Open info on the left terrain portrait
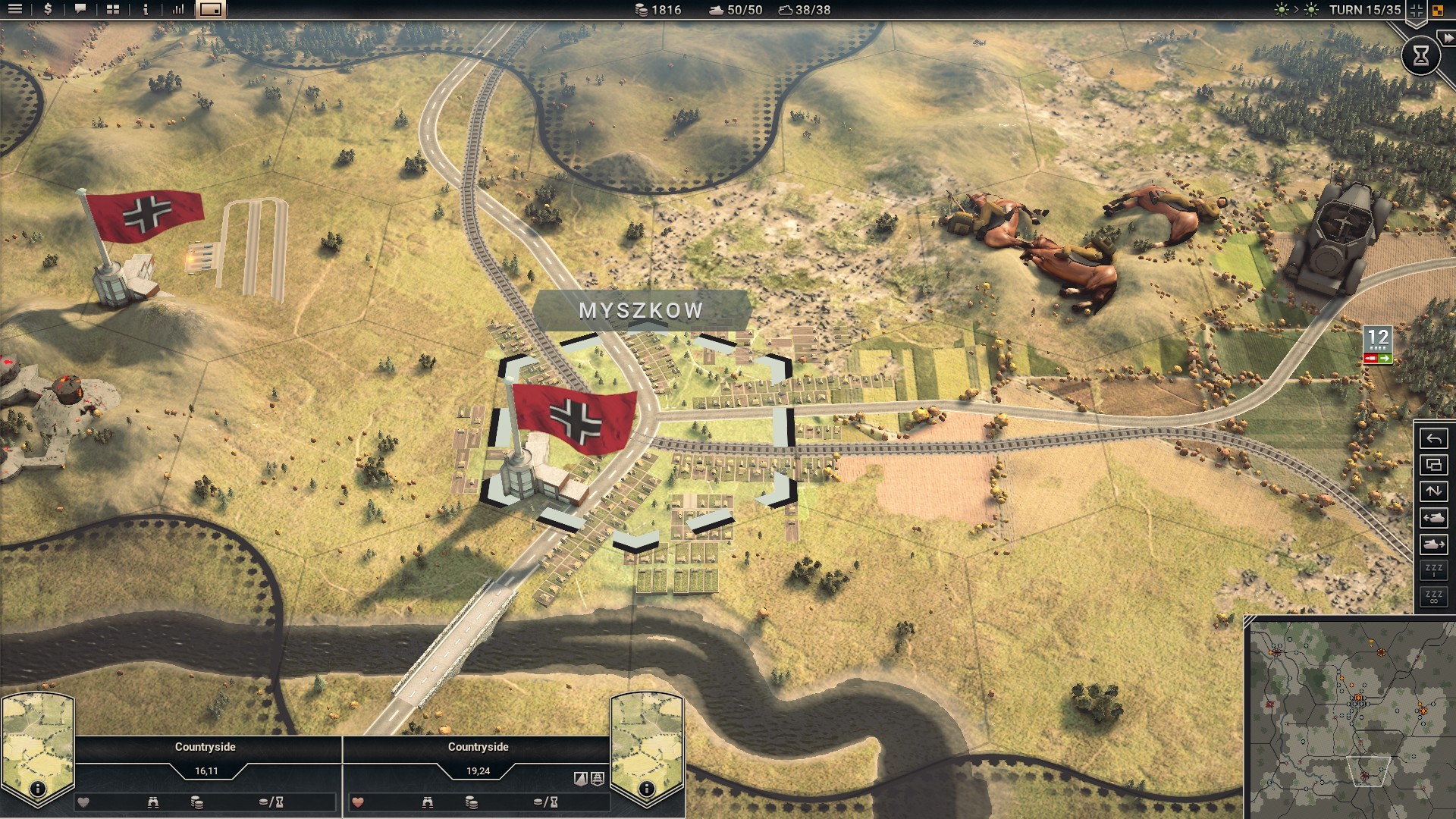Screen dimensions: 1456x819 point(37,789)
